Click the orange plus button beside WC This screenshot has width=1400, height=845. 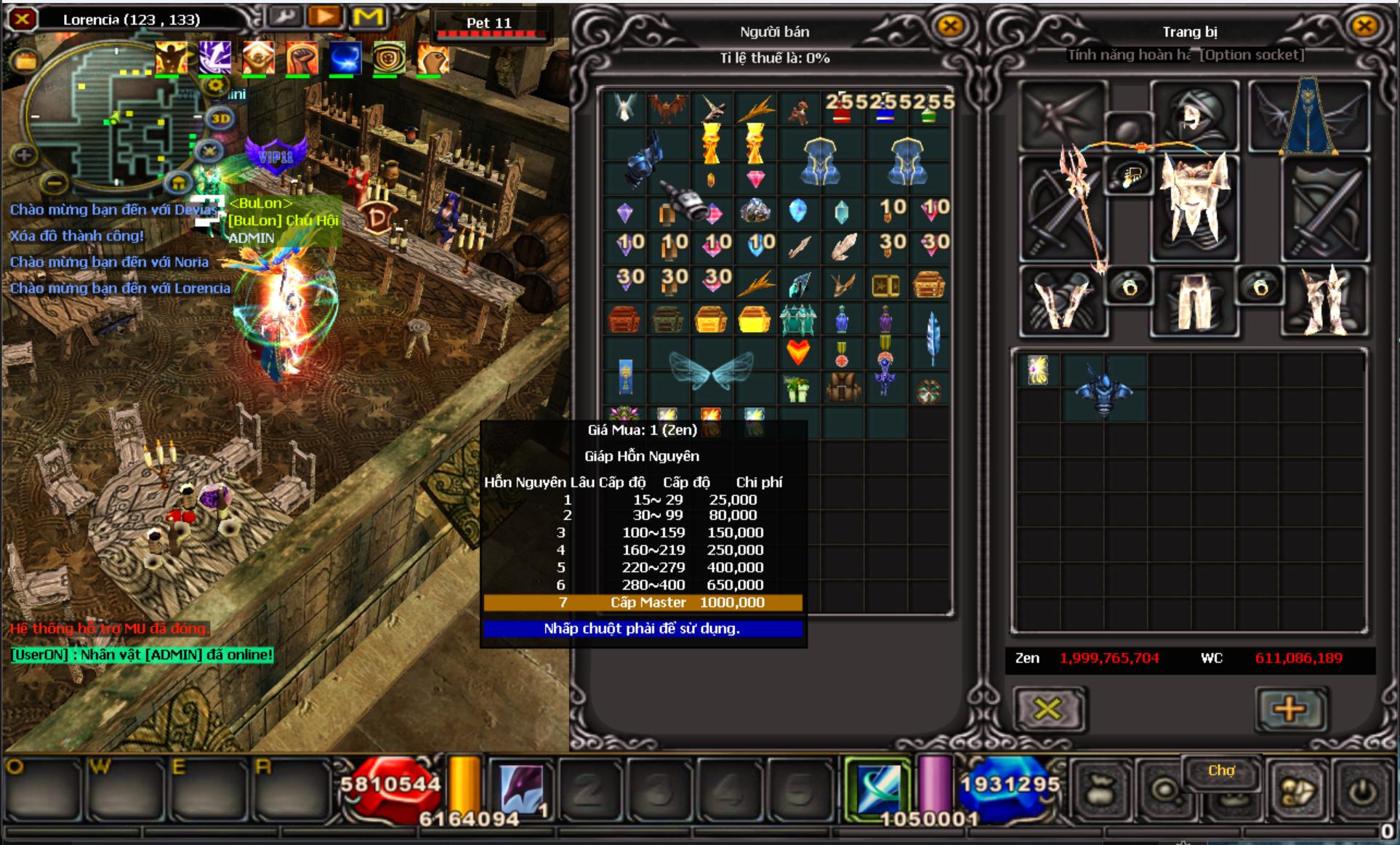tap(1289, 708)
